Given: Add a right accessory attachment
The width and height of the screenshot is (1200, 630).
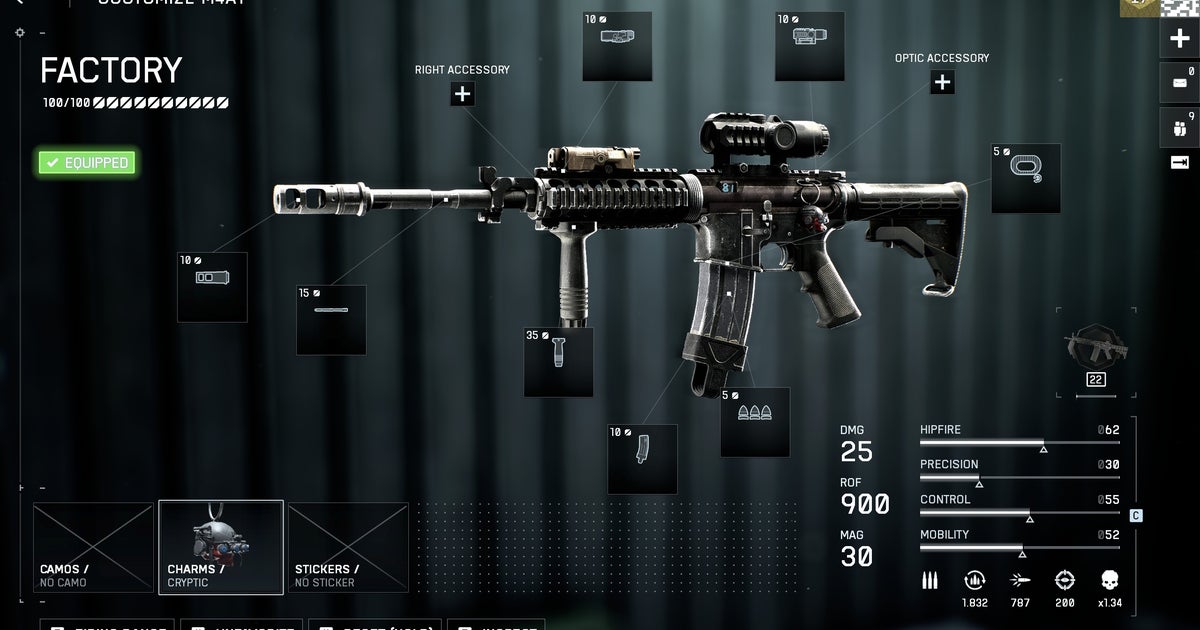Looking at the screenshot, I should [462, 94].
